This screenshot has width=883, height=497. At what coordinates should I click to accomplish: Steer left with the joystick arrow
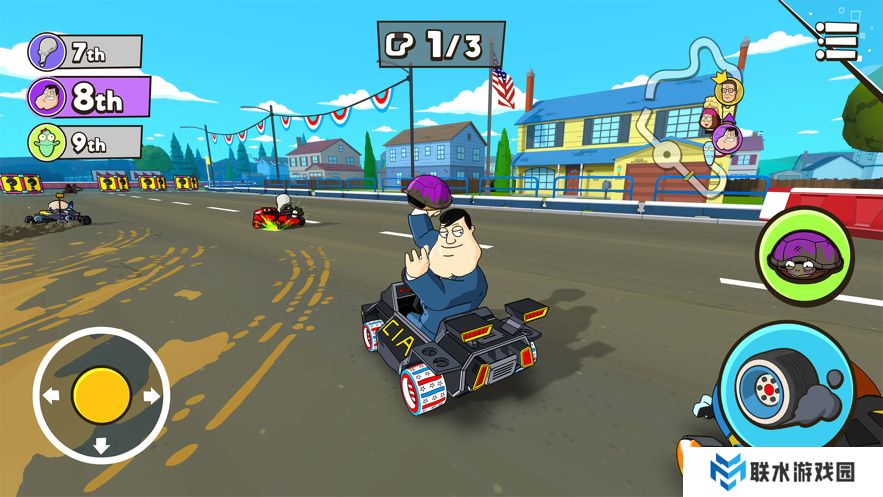coord(50,396)
